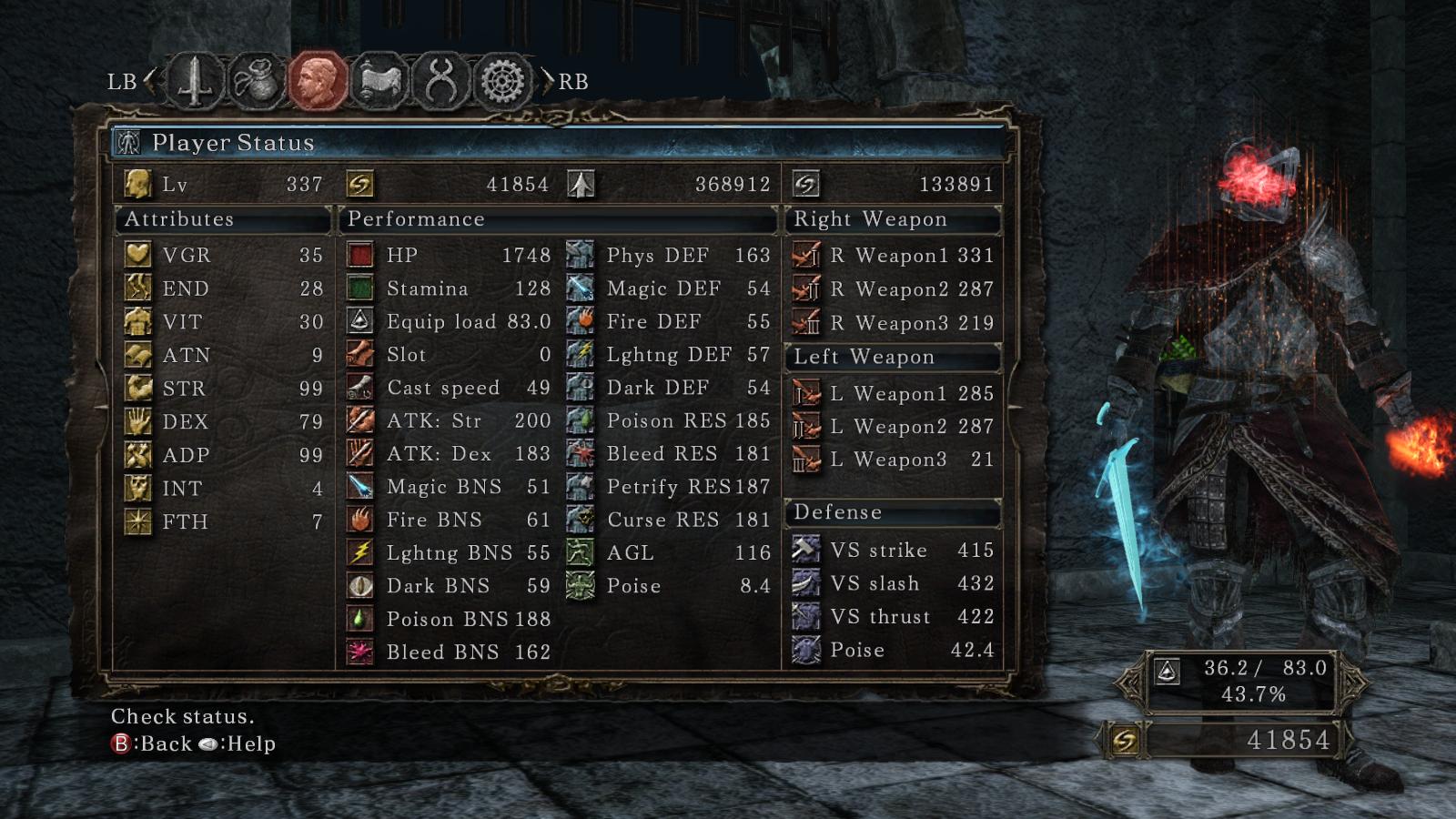Image resolution: width=1456 pixels, height=819 pixels.
Task: Select the R Weapon1 attack row
Action: coord(893,256)
